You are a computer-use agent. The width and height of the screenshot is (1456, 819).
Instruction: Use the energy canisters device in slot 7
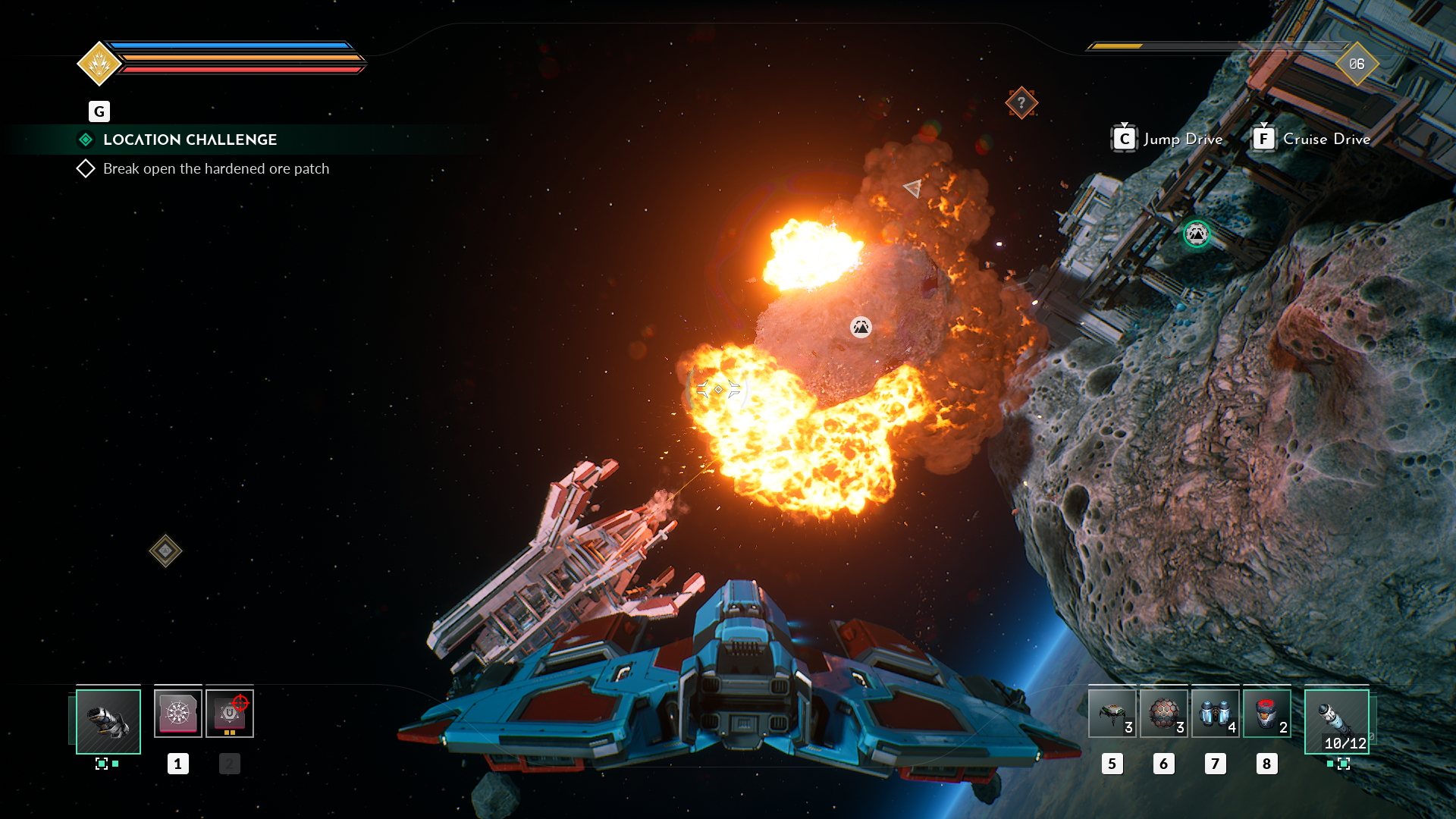pos(1215,714)
